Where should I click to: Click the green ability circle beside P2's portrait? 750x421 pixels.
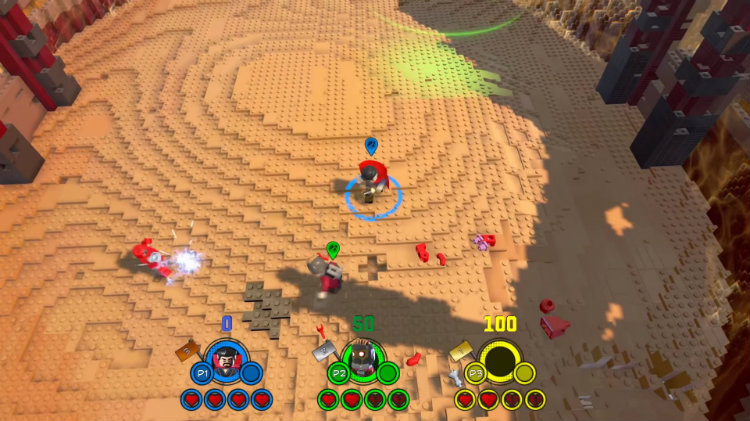pyautogui.click(x=387, y=373)
